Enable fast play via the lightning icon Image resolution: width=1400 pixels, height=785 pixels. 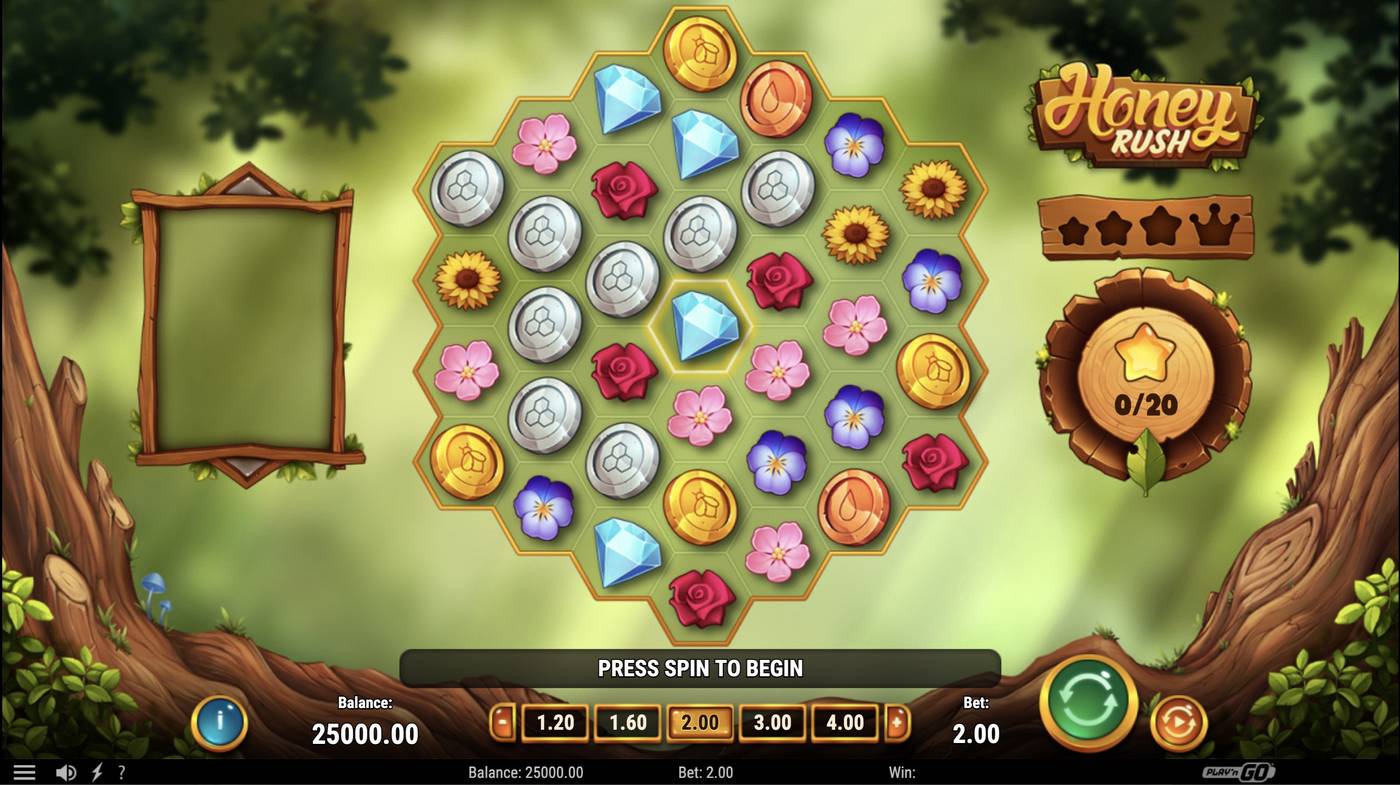click(x=94, y=771)
